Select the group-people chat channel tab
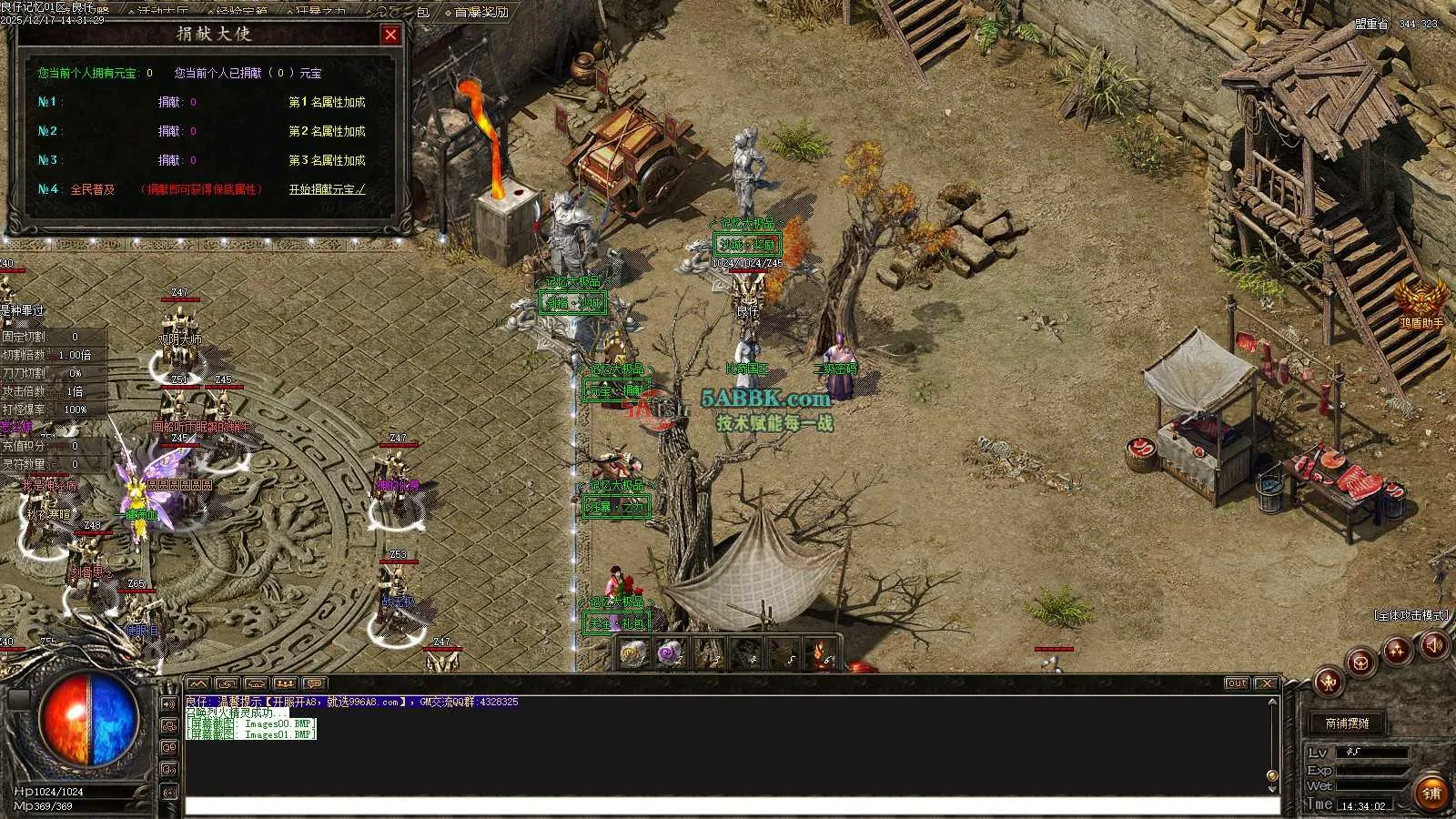Screen dimensions: 1456x819 coord(286,683)
